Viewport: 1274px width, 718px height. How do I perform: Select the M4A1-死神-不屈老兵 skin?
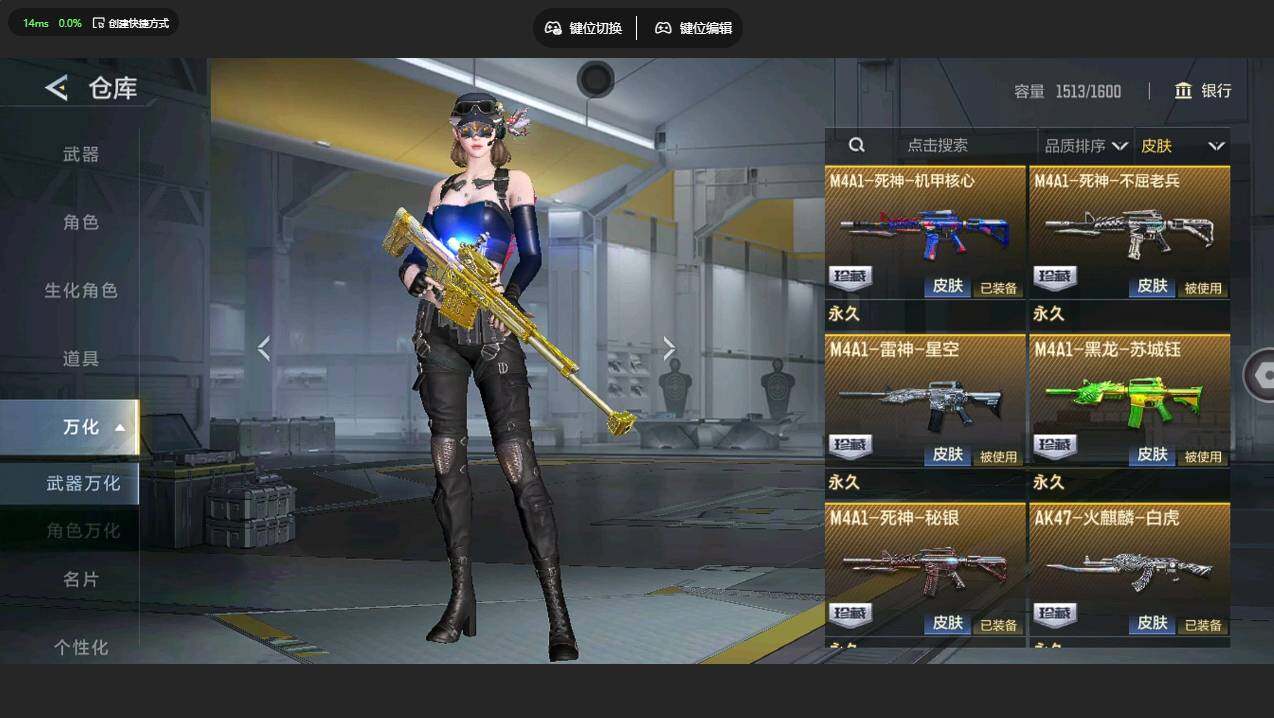pyautogui.click(x=1129, y=232)
